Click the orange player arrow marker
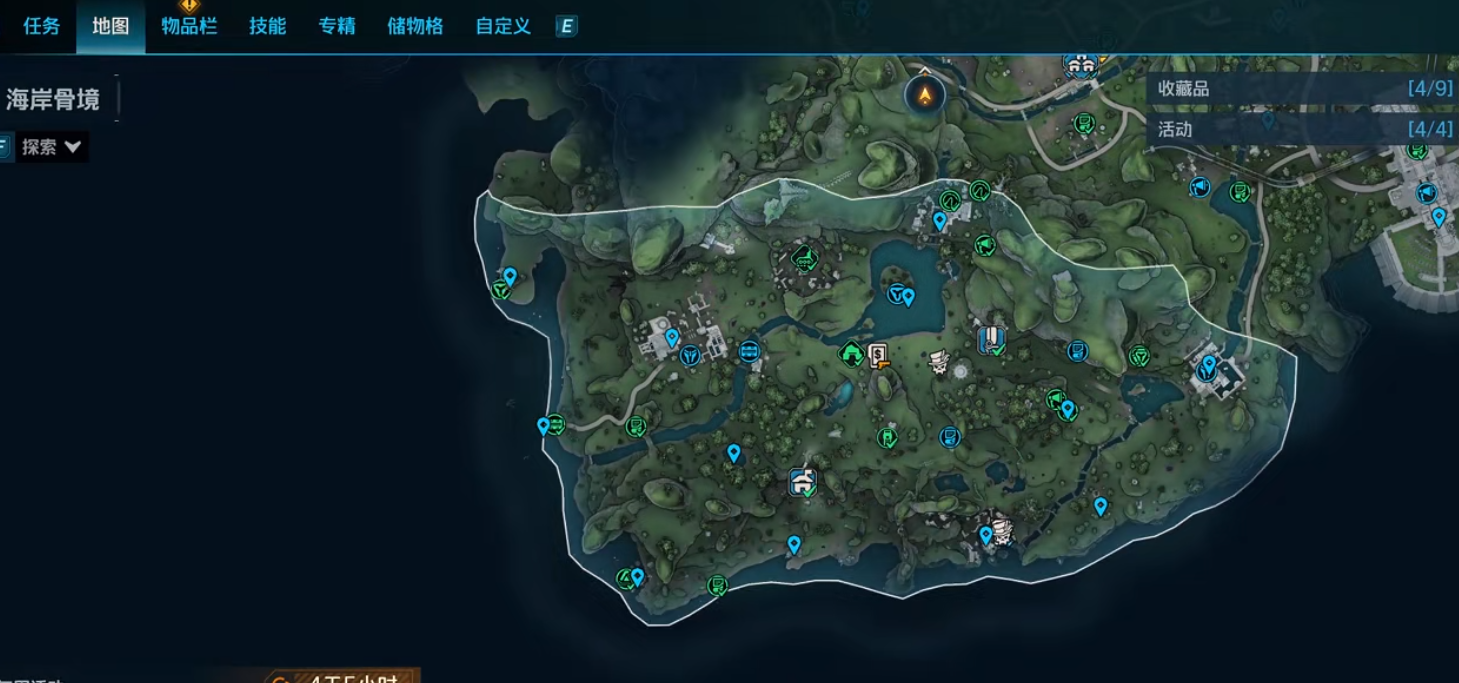1459x683 pixels. [x=925, y=95]
